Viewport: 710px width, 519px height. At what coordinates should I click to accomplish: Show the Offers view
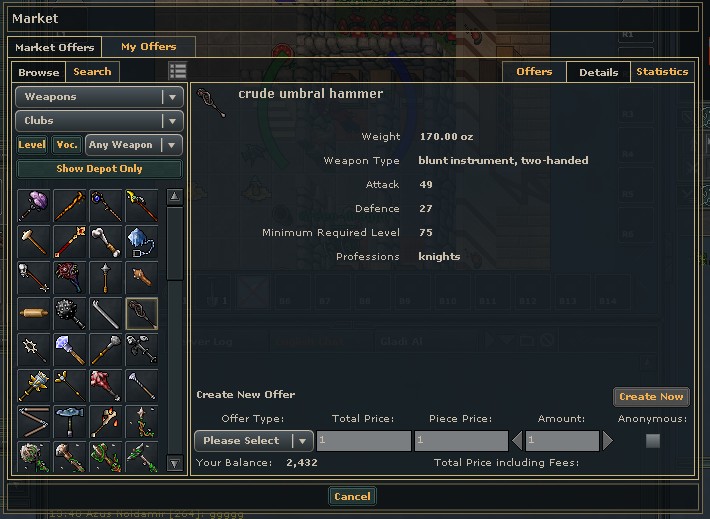(x=534, y=72)
